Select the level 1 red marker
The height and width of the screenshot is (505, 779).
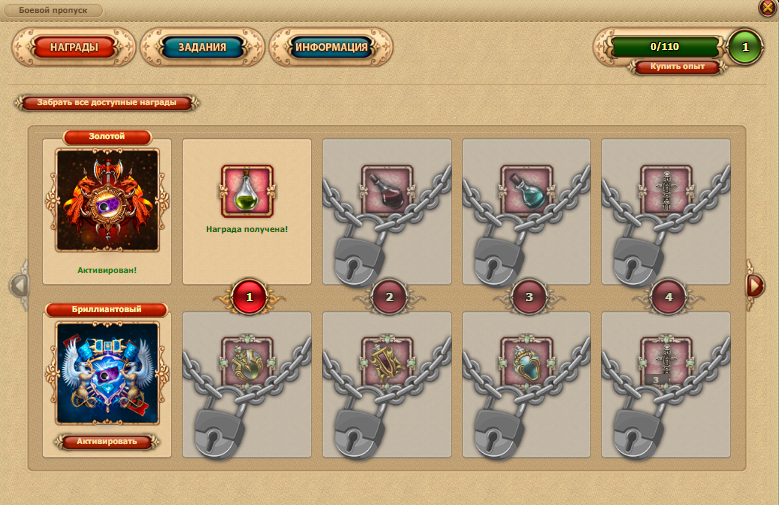(x=248, y=296)
